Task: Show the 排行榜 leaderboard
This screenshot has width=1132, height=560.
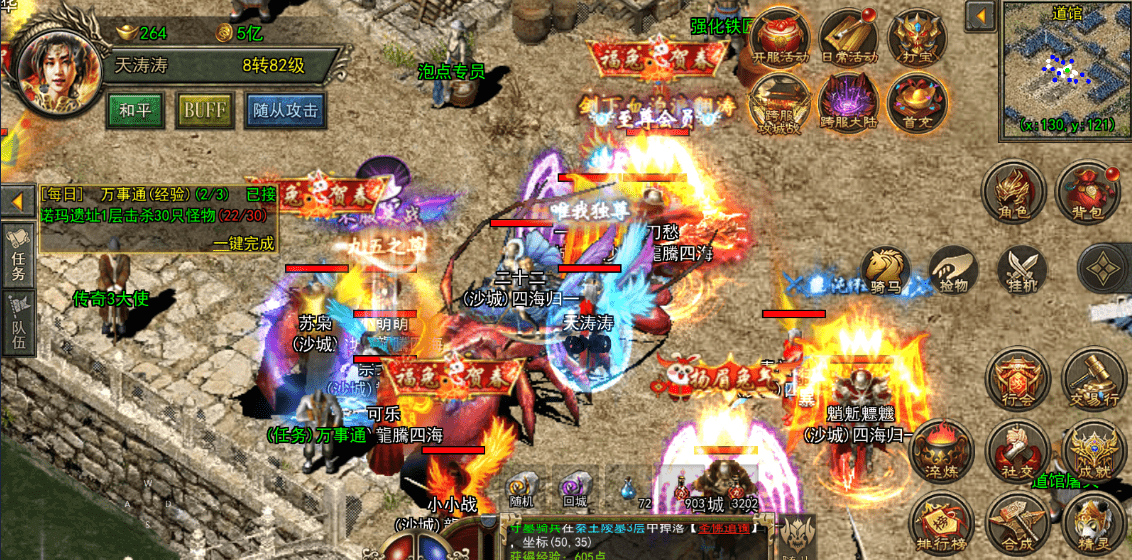Action: tap(940, 522)
